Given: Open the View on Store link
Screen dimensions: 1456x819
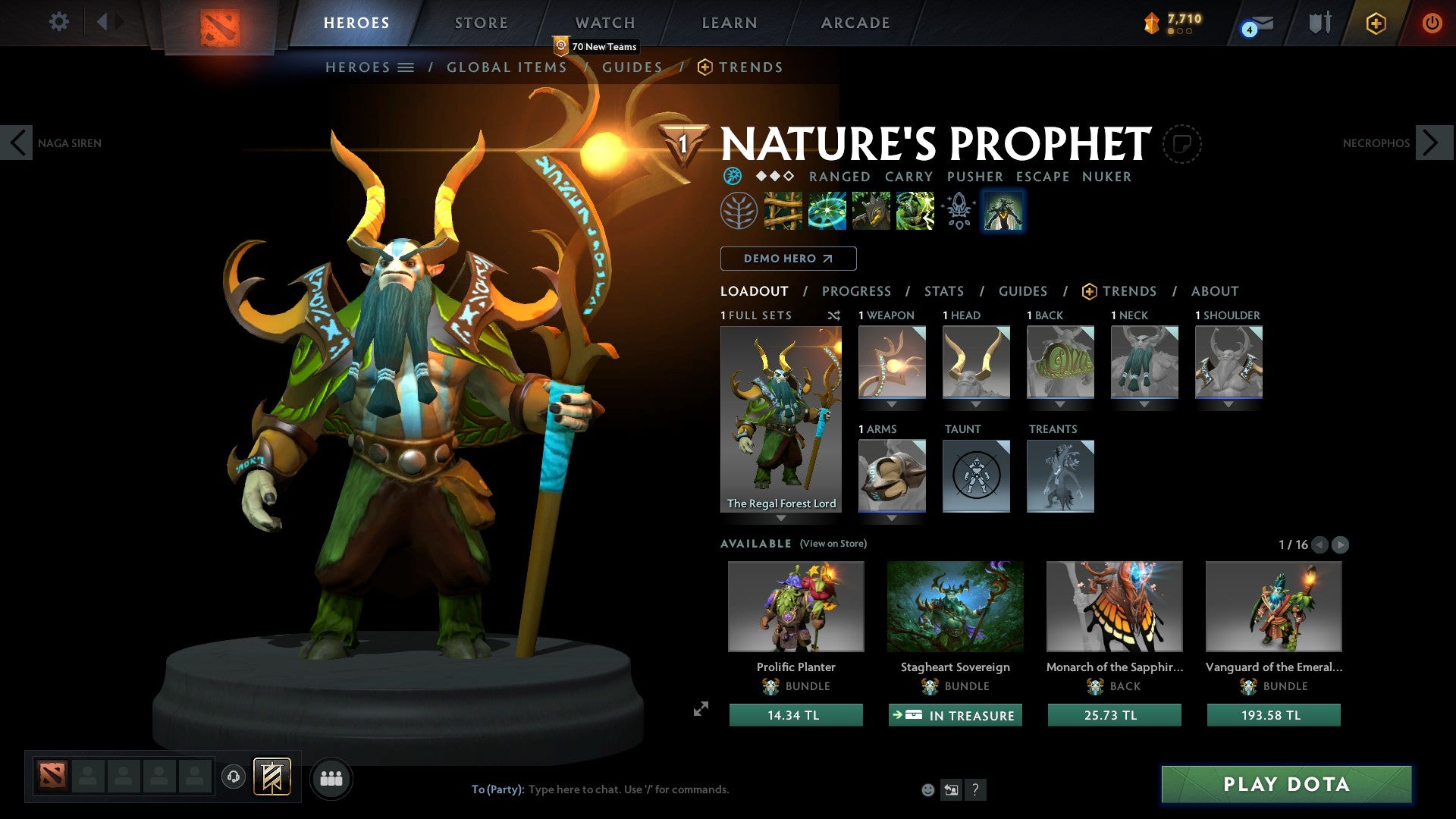Looking at the screenshot, I should pyautogui.click(x=834, y=544).
